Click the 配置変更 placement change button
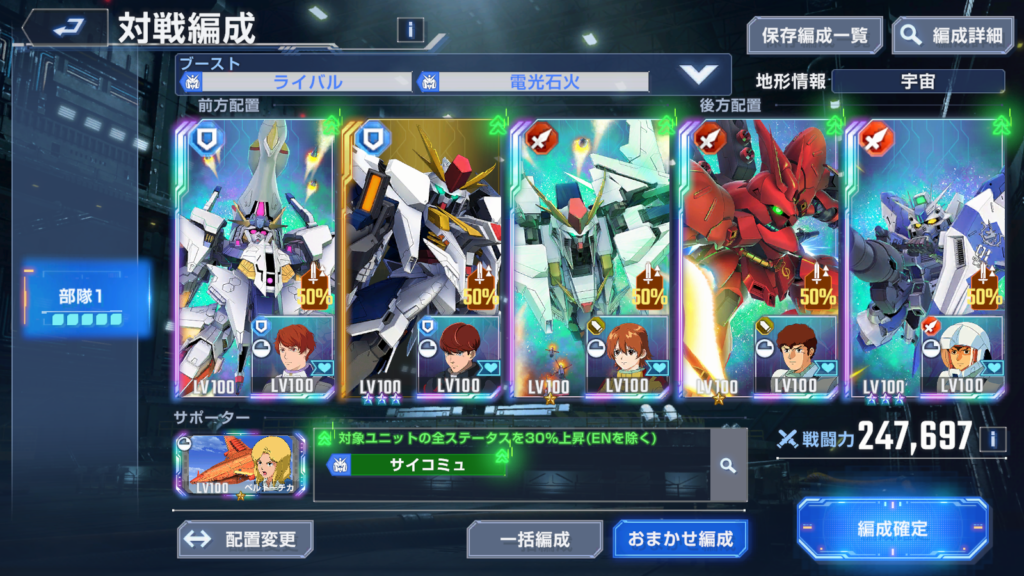Screen dimensions: 1024x576 245,539
